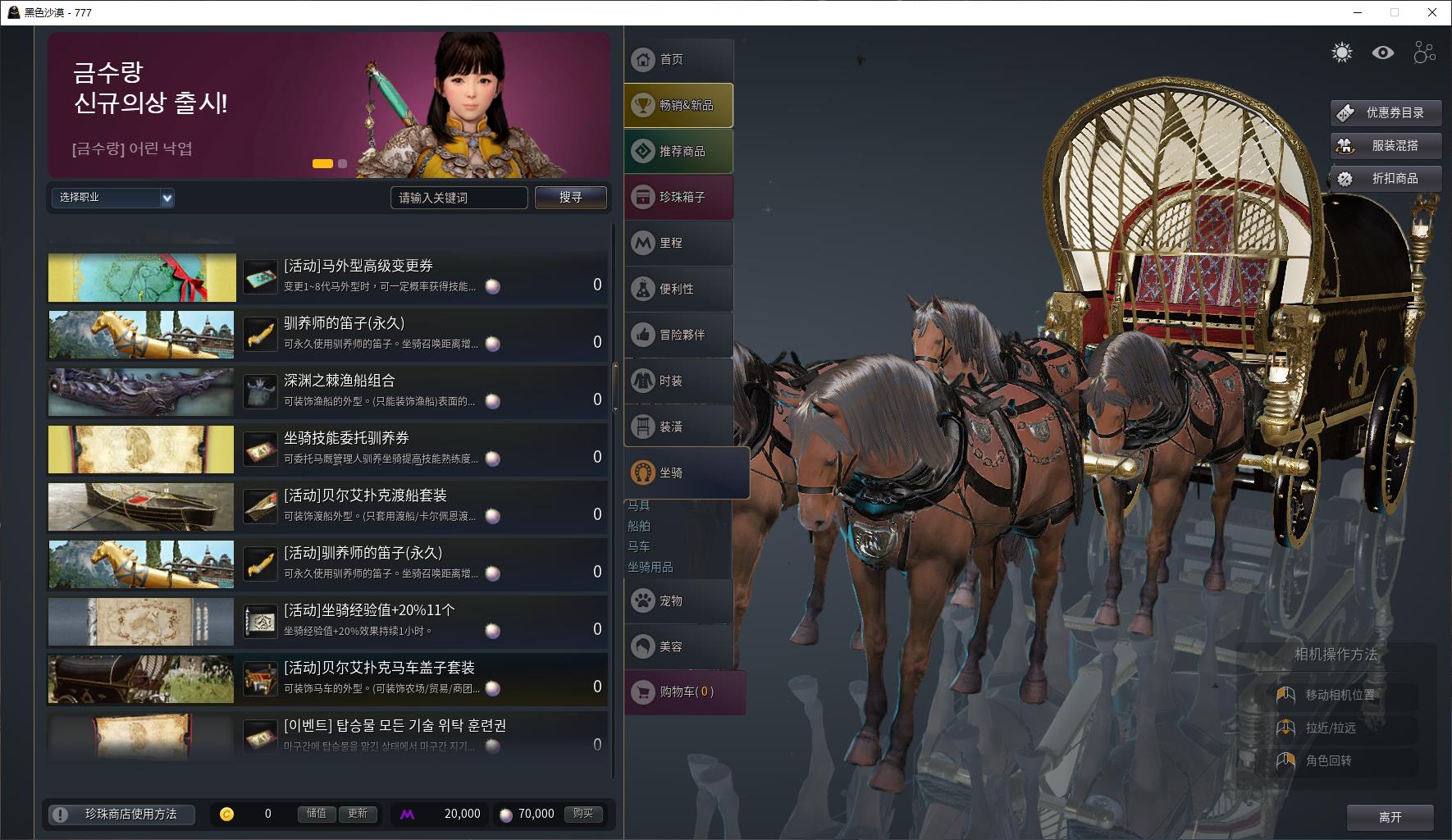Click the 搜寻 search button
This screenshot has width=1452, height=840.
point(570,198)
